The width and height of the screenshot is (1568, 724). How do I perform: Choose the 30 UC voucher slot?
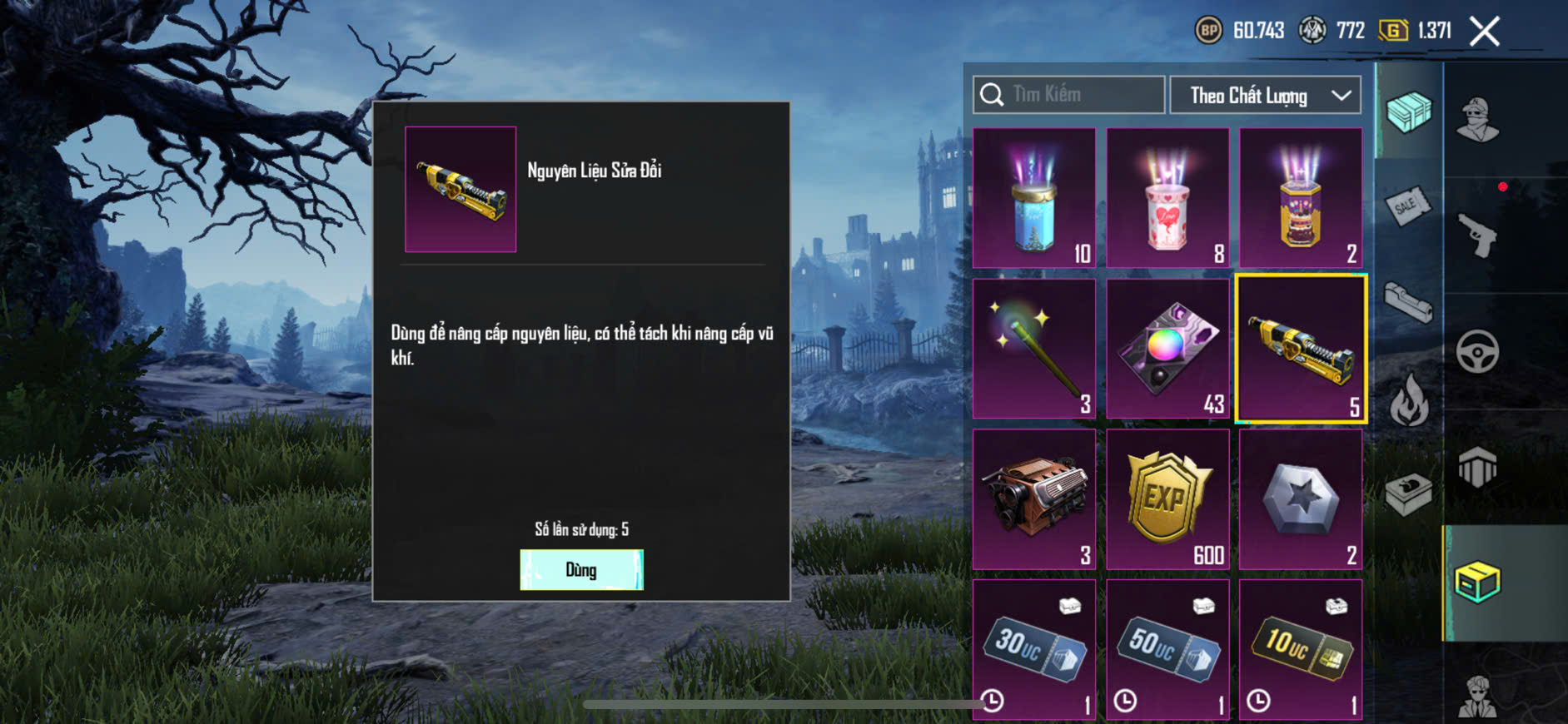tap(1034, 649)
